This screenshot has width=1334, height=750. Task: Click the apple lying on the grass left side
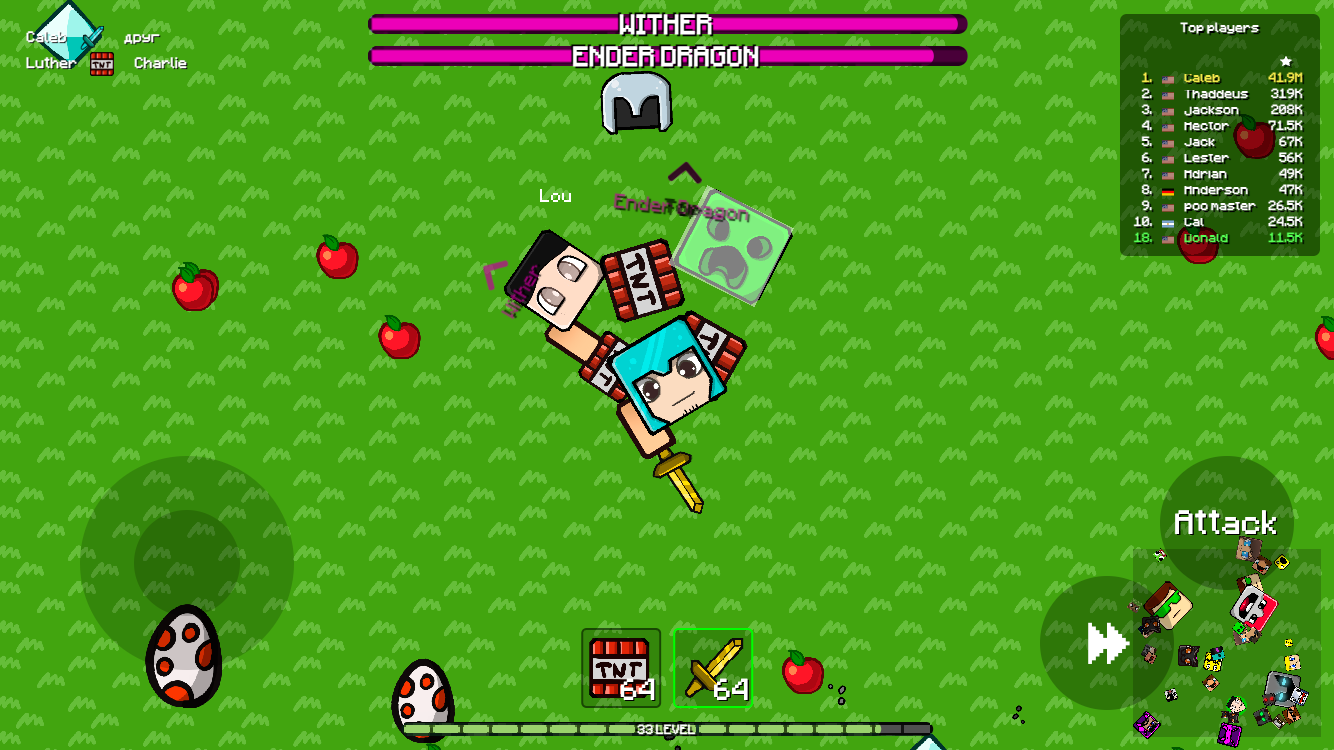click(x=194, y=288)
